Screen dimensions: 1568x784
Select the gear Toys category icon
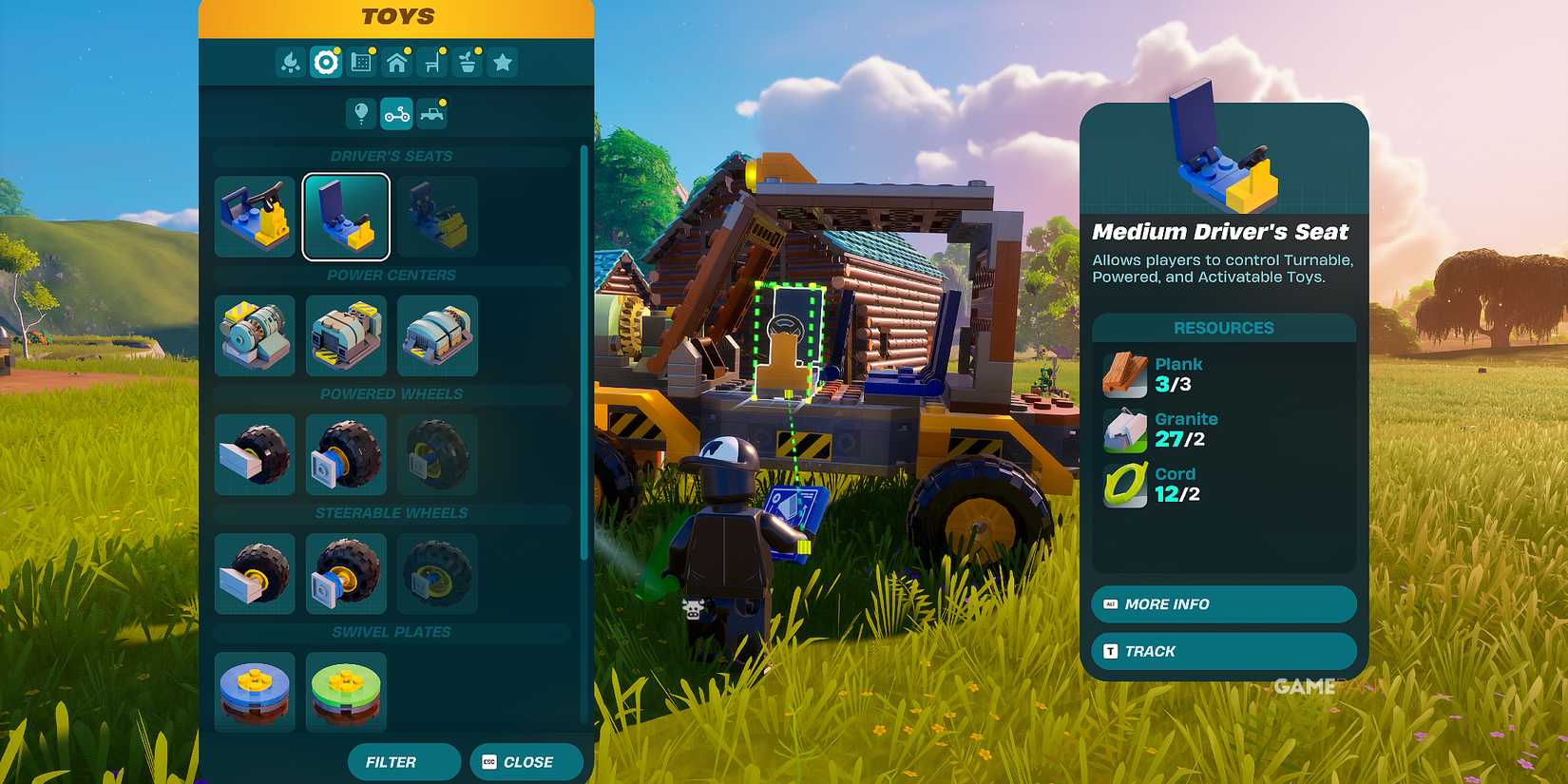326,62
